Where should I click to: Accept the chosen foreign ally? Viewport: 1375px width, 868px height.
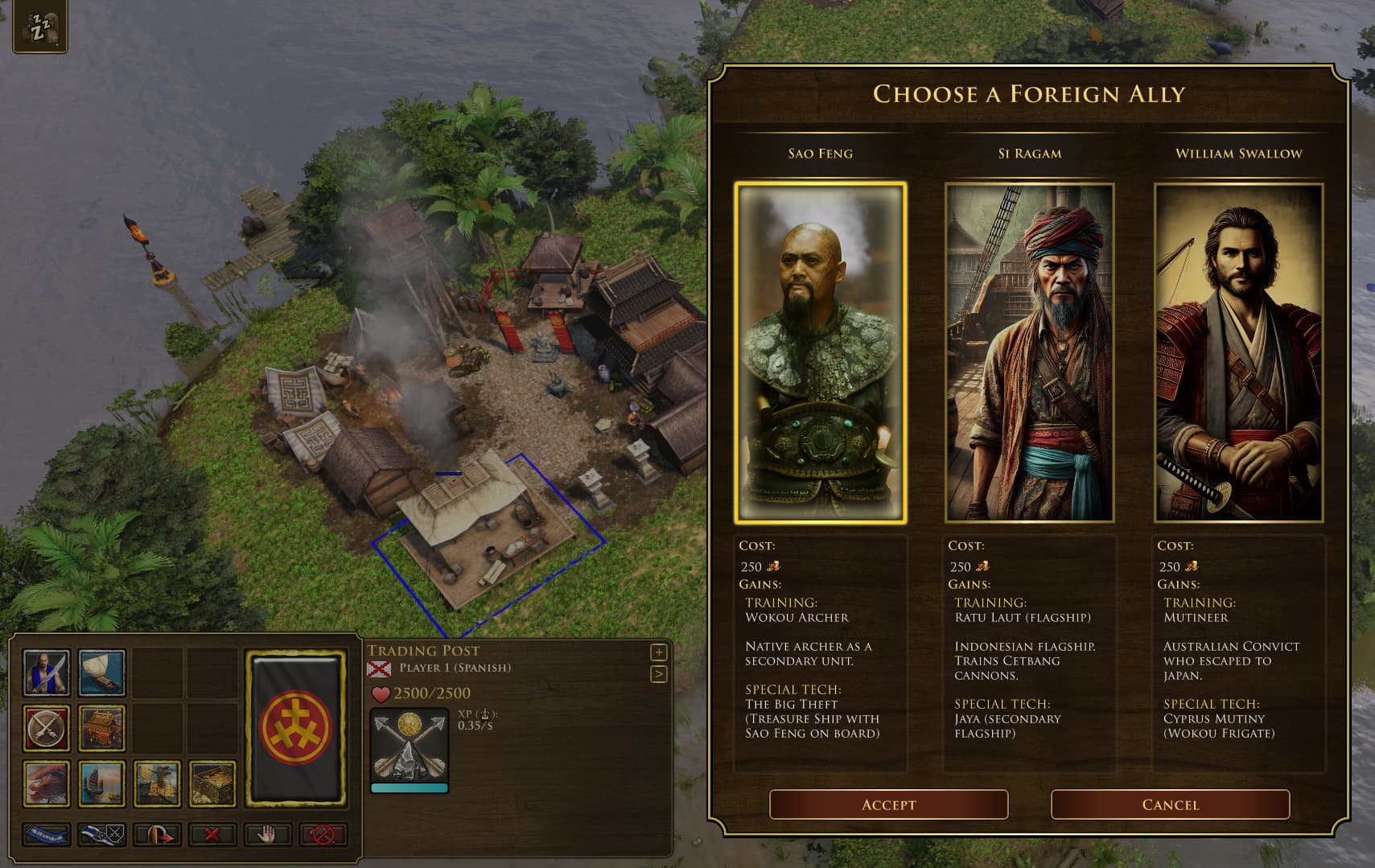tap(888, 804)
